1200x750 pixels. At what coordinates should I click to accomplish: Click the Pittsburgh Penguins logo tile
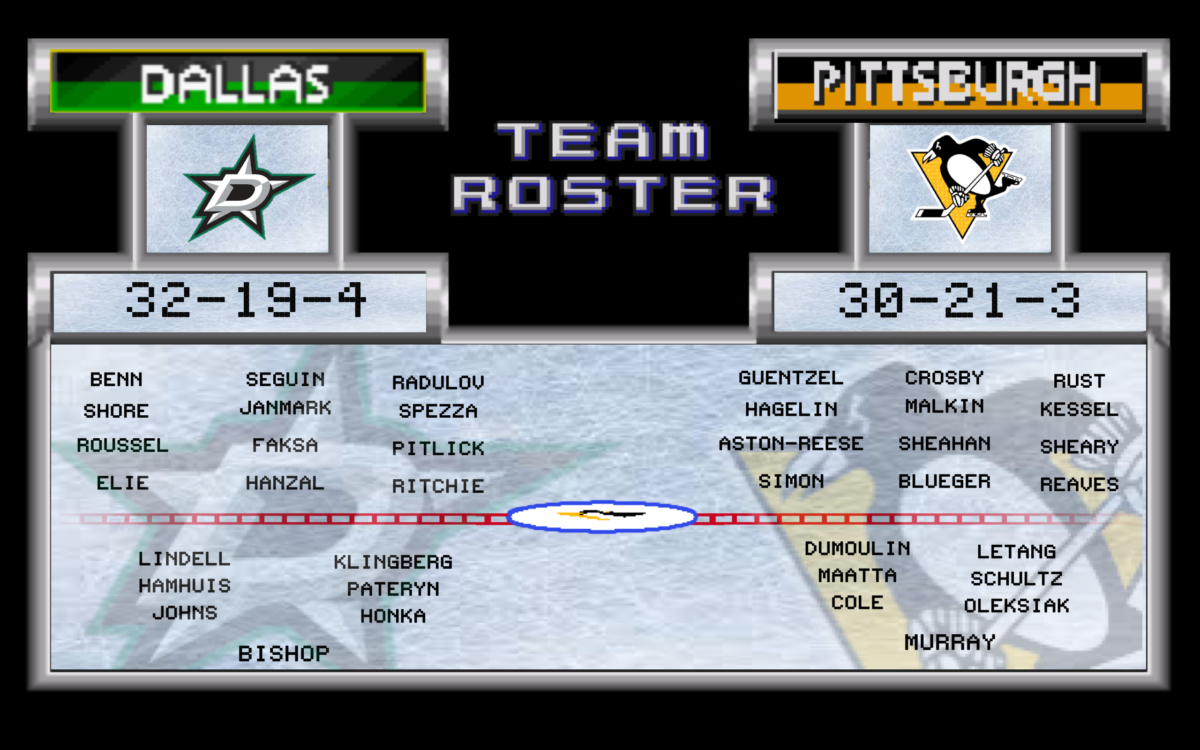(x=960, y=188)
